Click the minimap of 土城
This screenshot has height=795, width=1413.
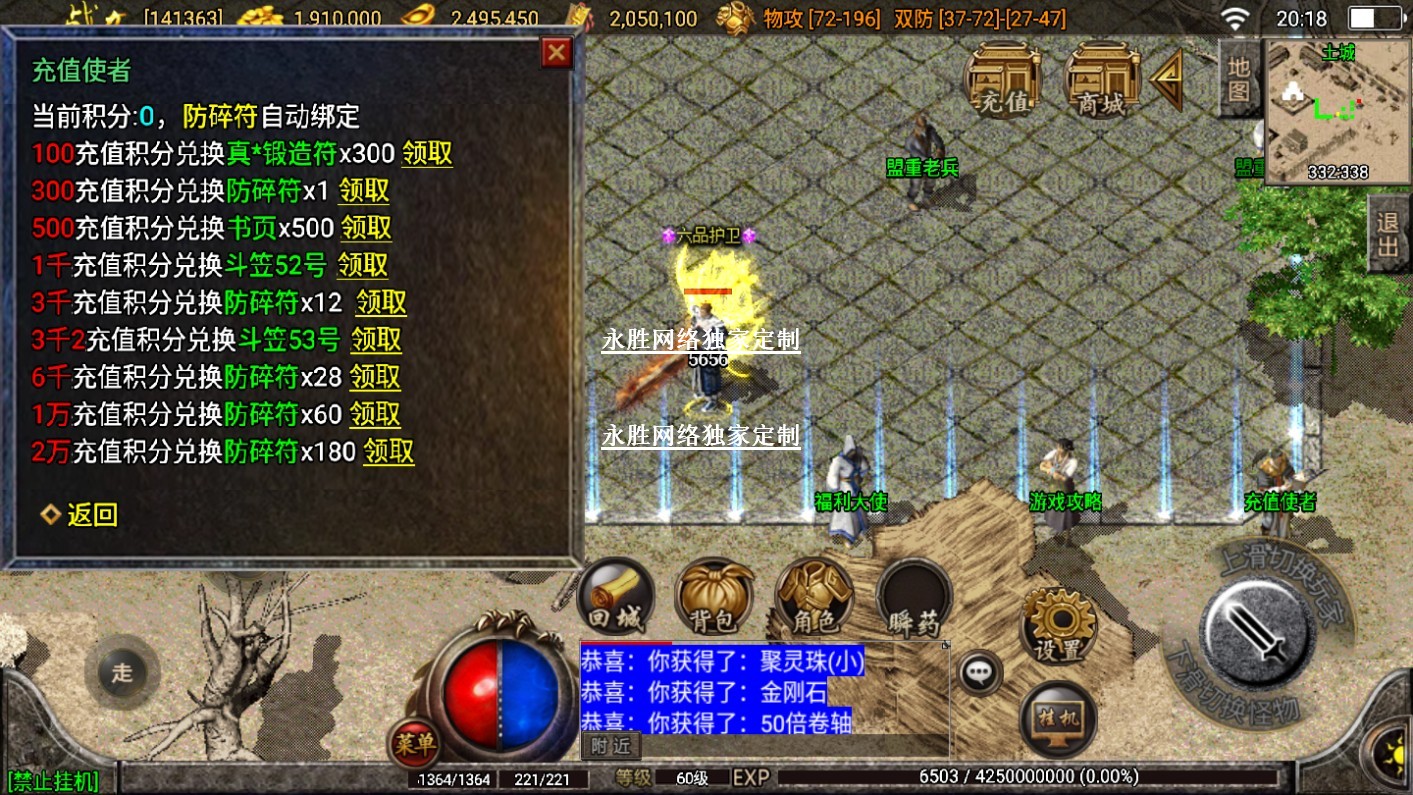click(x=1338, y=112)
